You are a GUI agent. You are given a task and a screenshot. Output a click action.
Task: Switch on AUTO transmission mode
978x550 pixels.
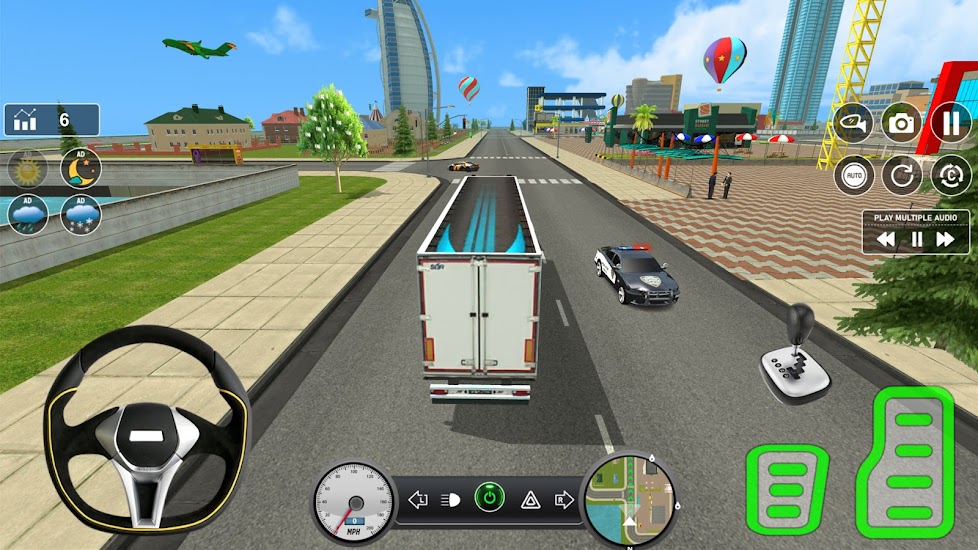click(x=853, y=175)
